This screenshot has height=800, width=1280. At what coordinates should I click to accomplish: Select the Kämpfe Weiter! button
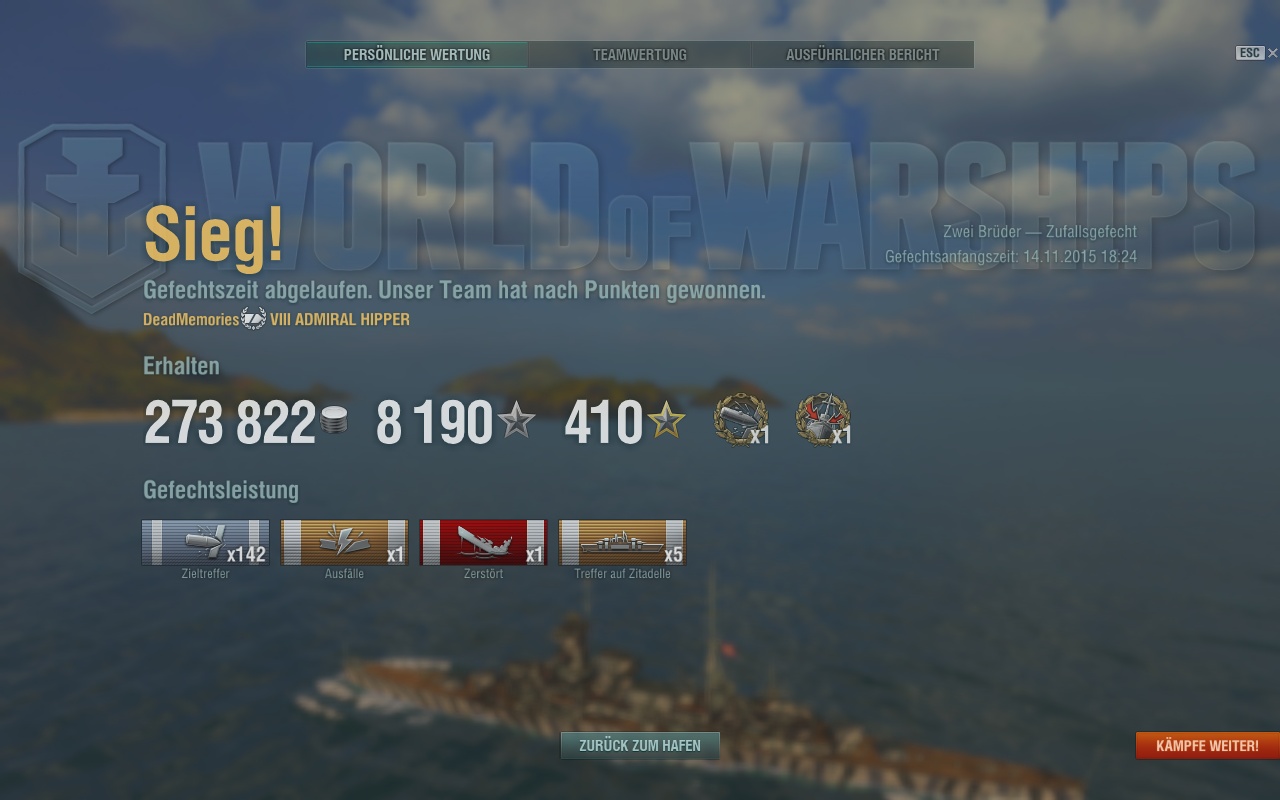[1207, 746]
